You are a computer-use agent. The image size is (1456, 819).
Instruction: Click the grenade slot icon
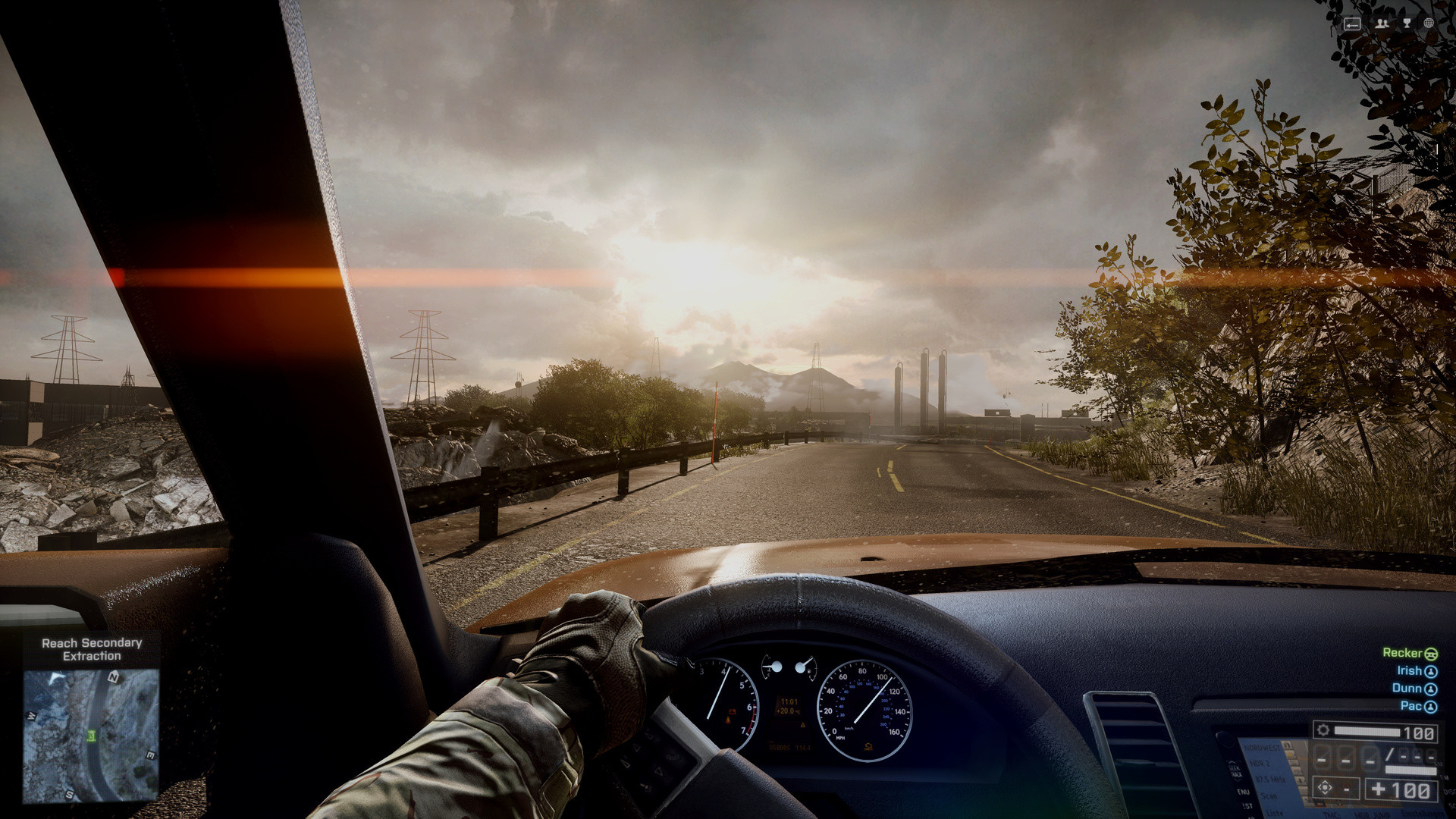pyautogui.click(x=1325, y=789)
